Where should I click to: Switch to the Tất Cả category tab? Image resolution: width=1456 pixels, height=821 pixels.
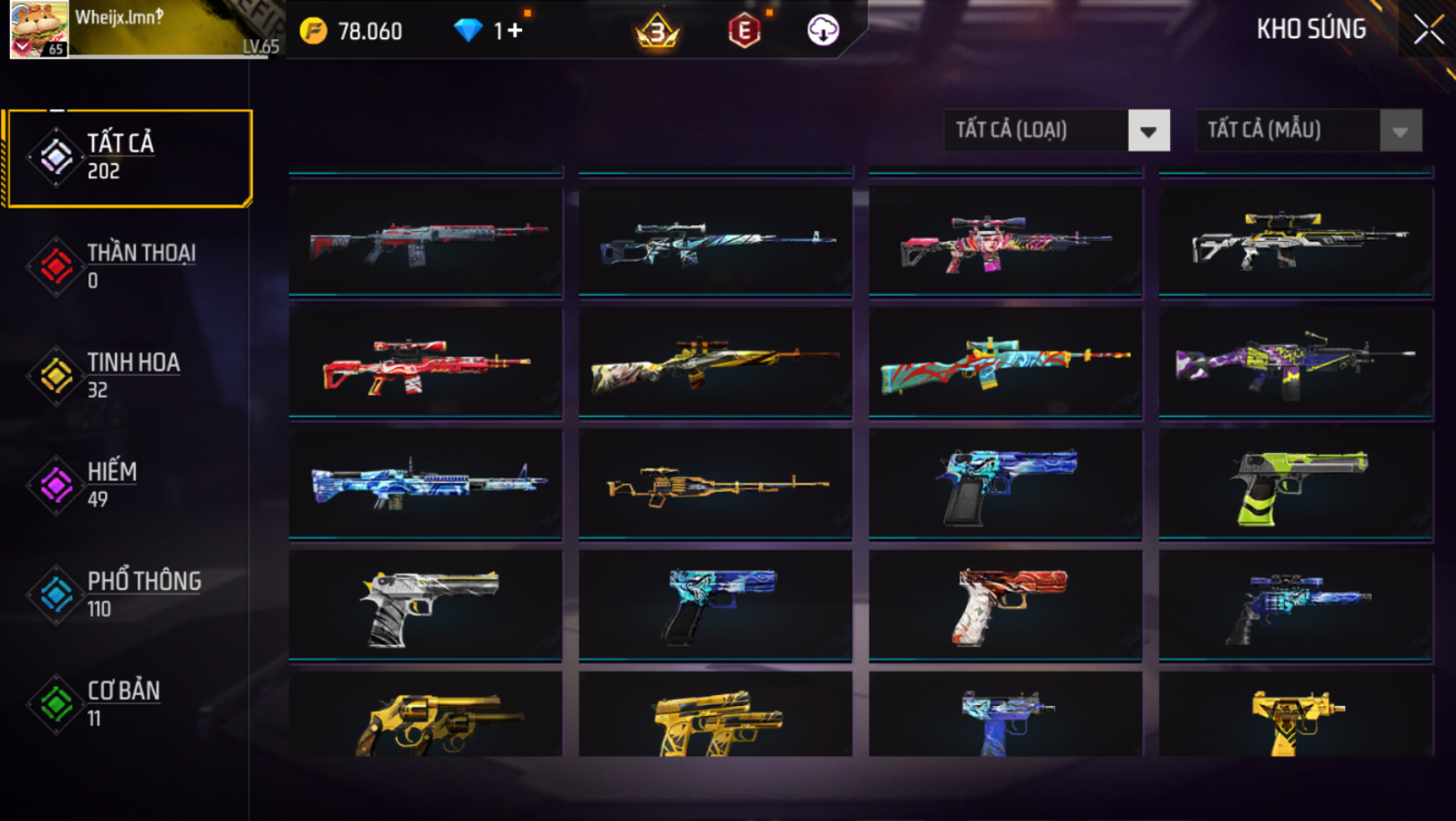[x=128, y=158]
